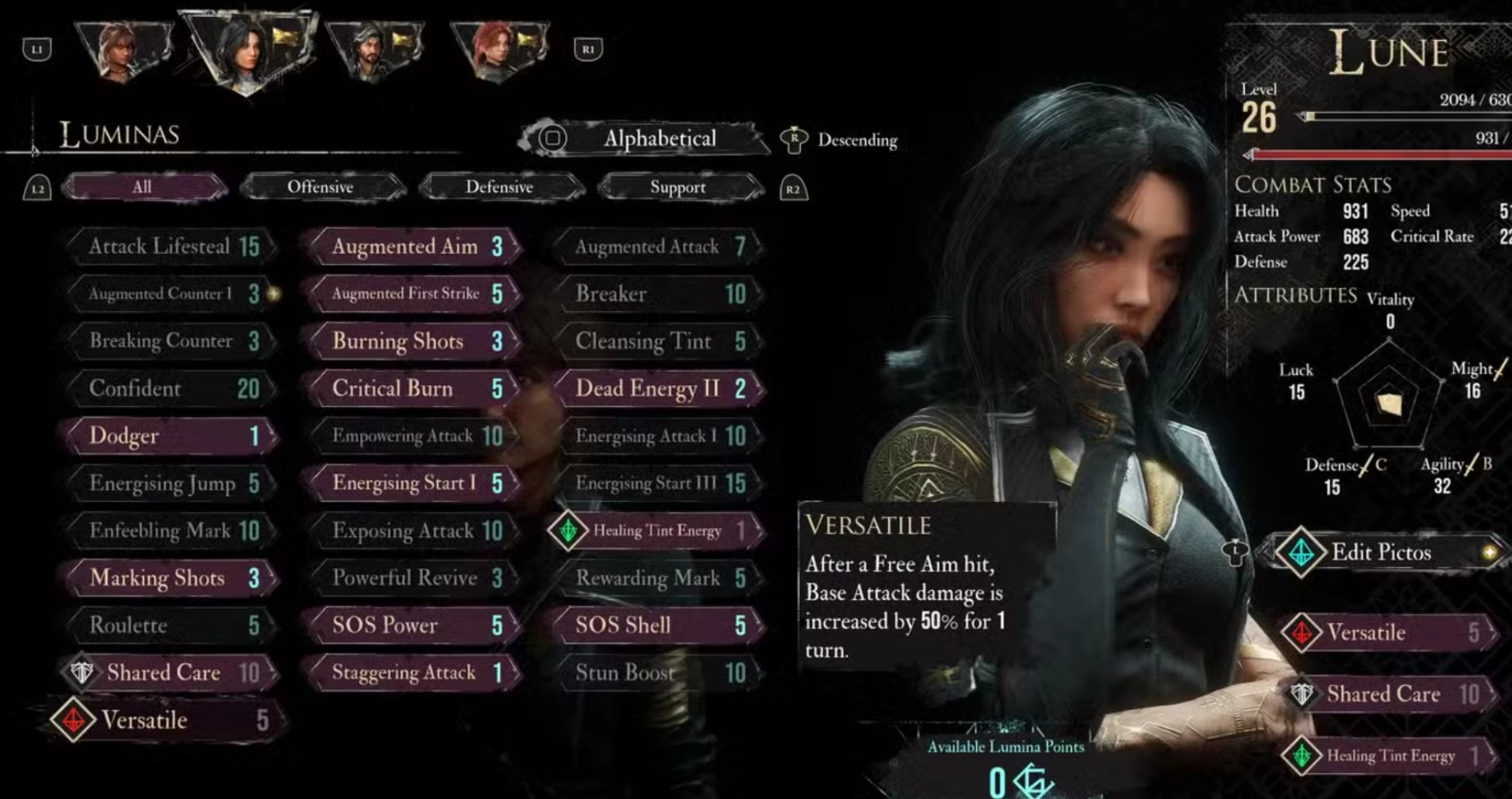Toggle the Dead Energy II lumina
The height and width of the screenshot is (799, 1512).
(658, 388)
